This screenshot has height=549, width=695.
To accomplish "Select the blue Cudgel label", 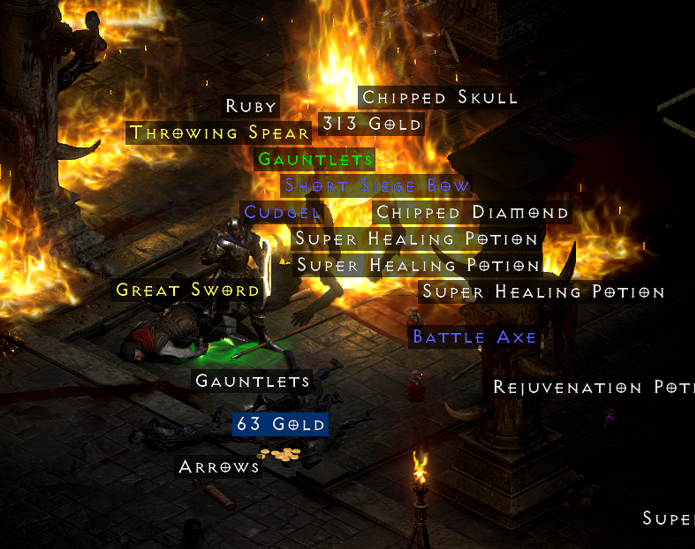I will [283, 212].
